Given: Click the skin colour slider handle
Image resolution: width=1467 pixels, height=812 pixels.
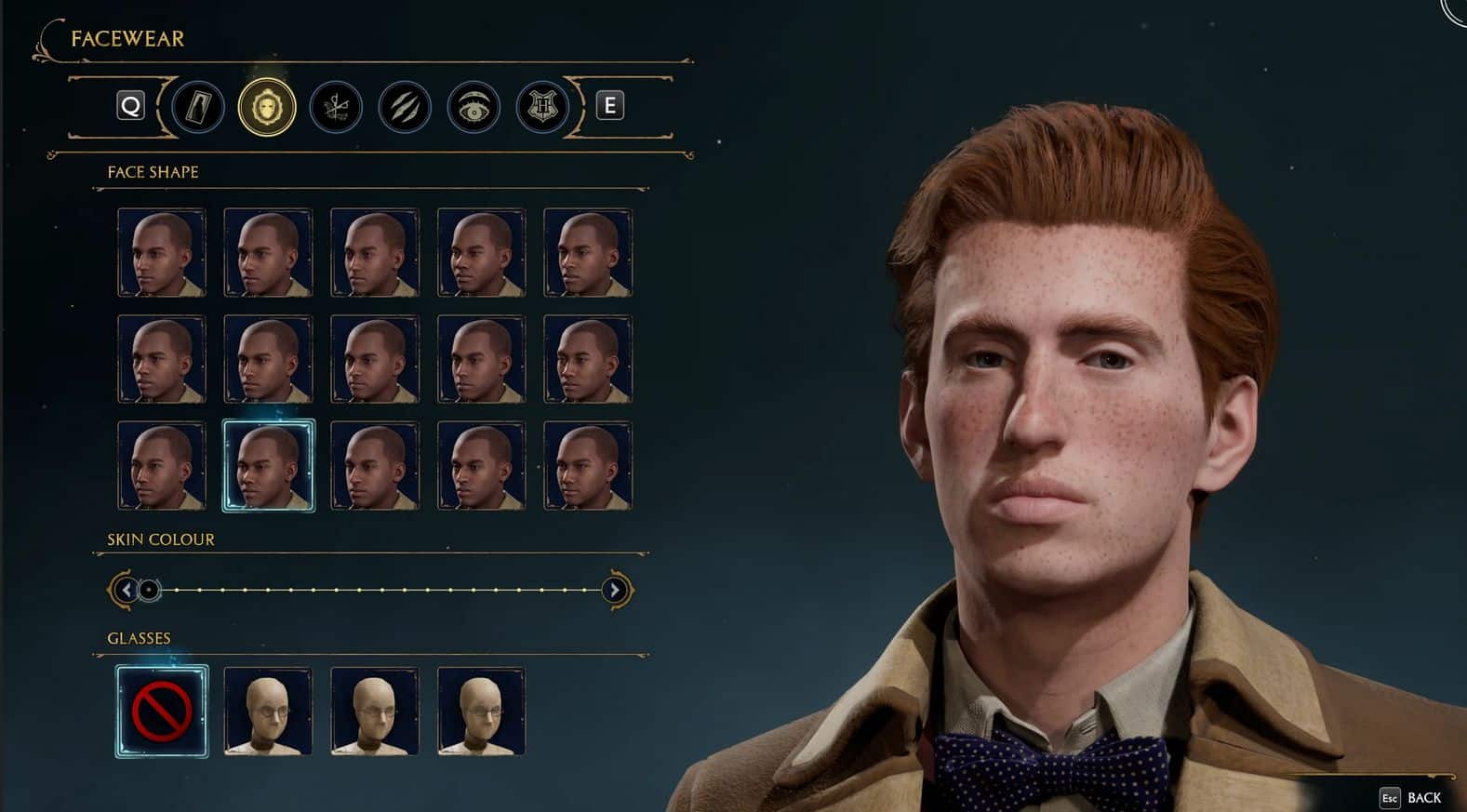Looking at the screenshot, I should (147, 589).
